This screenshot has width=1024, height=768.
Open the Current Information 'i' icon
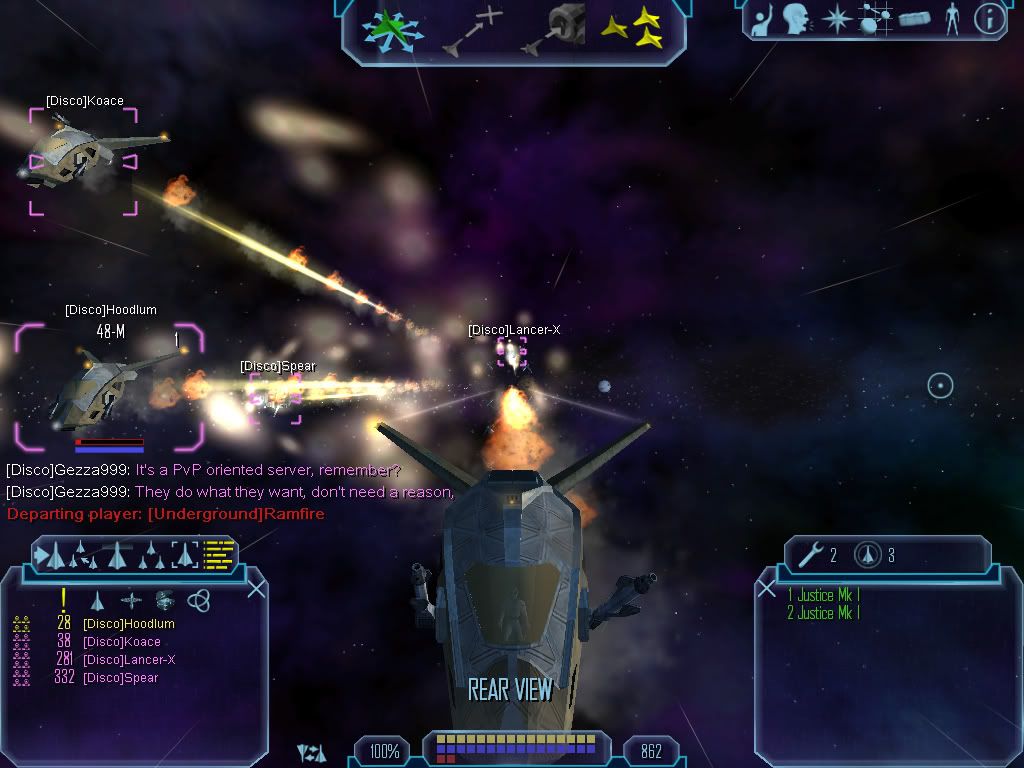[989, 19]
